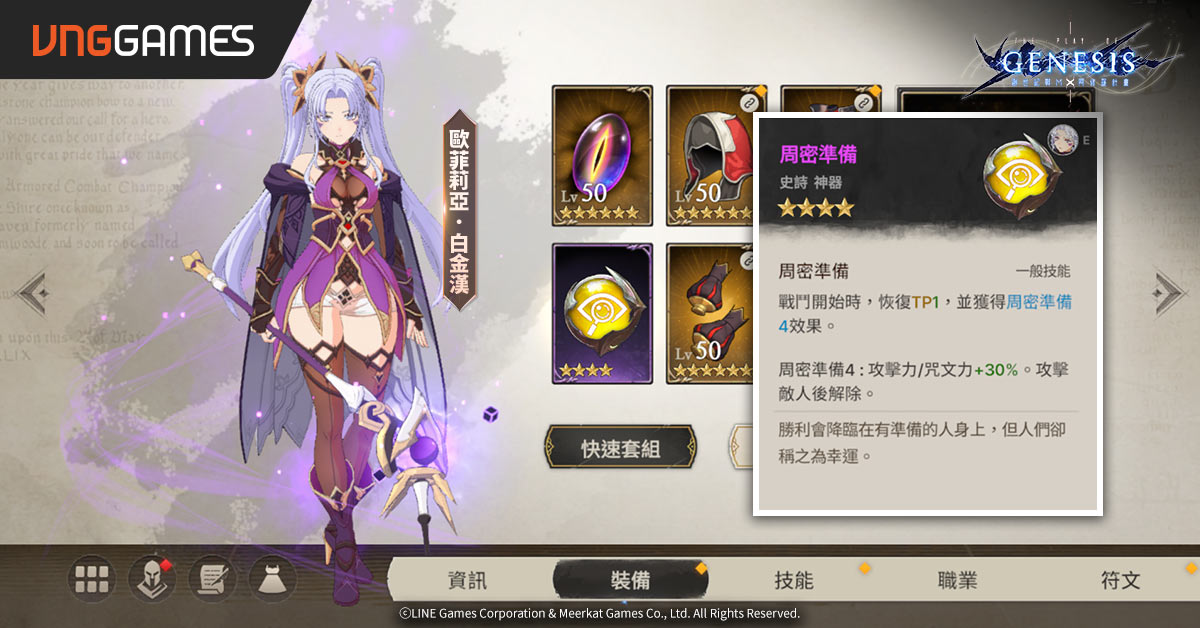Switch to the 資訊 tab
The width and height of the screenshot is (1200, 628).
click(467, 581)
